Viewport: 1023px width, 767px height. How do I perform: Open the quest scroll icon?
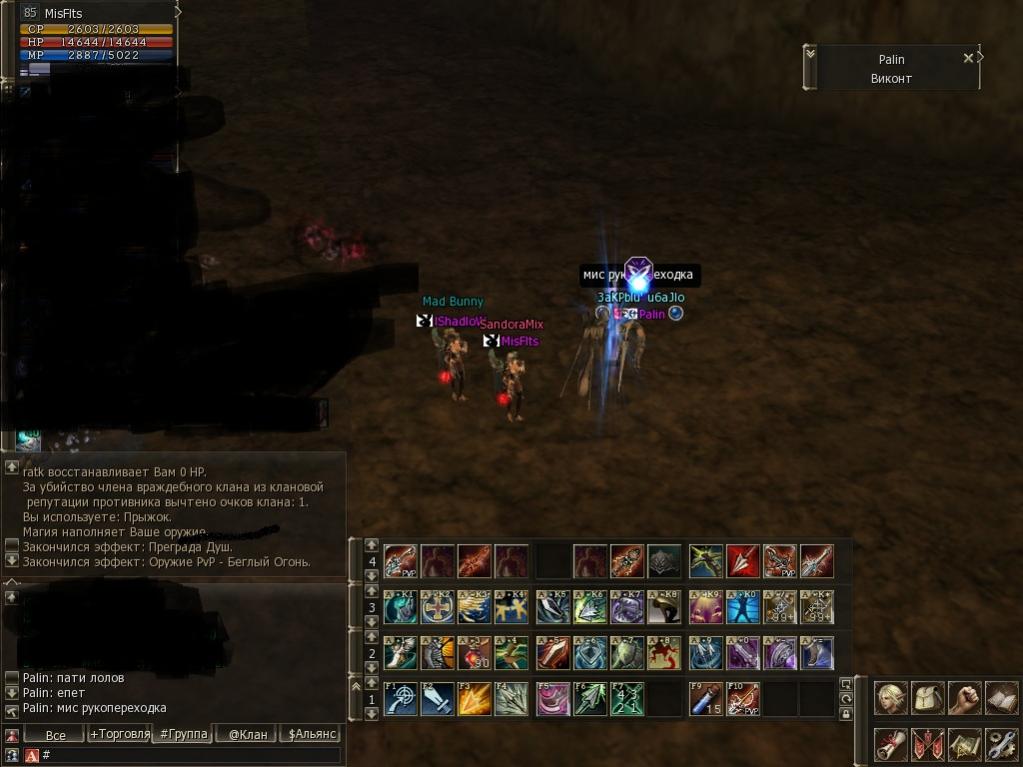coord(891,744)
